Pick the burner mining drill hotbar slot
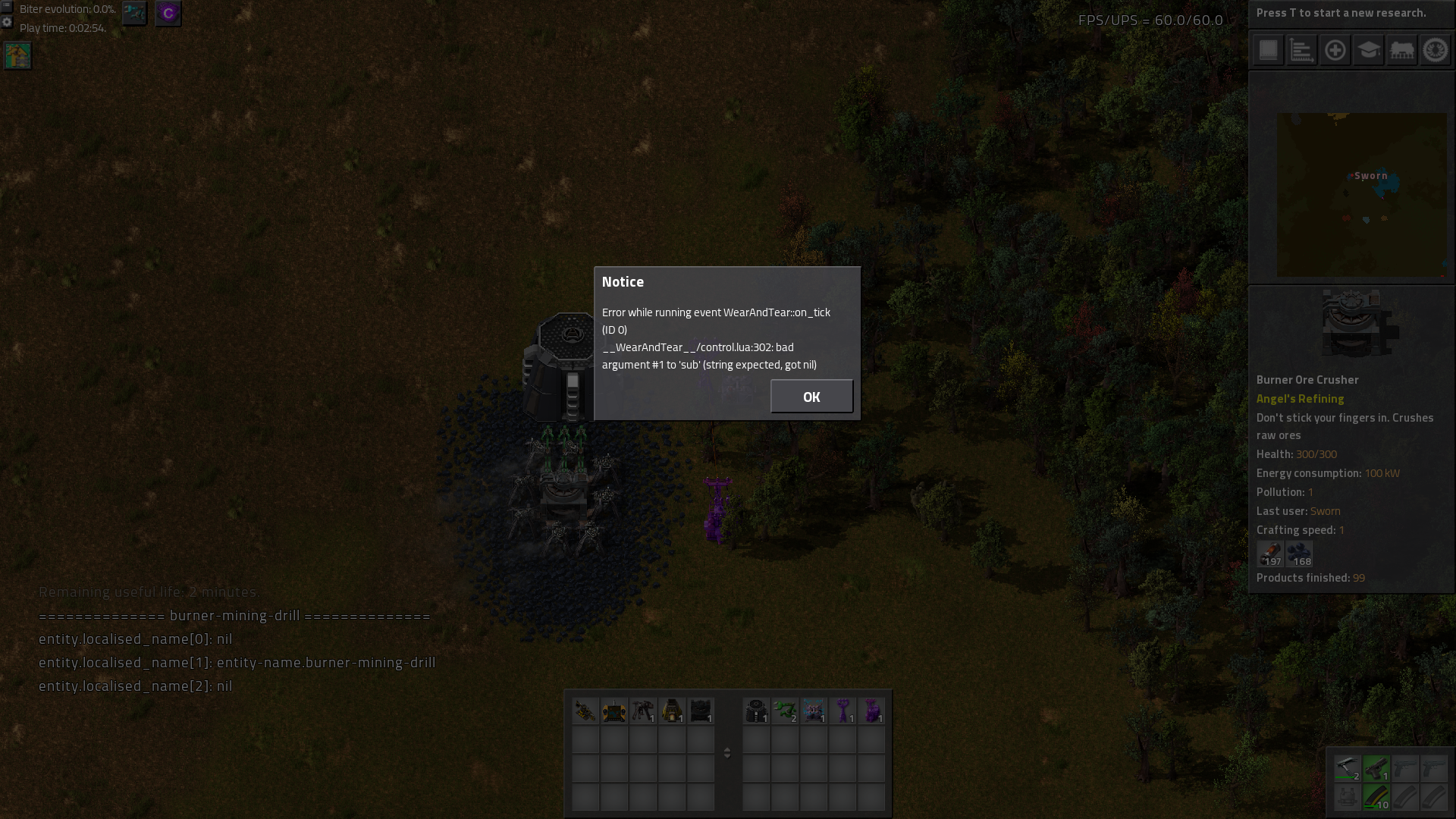Image resolution: width=1456 pixels, height=819 pixels. pyautogui.click(x=643, y=711)
